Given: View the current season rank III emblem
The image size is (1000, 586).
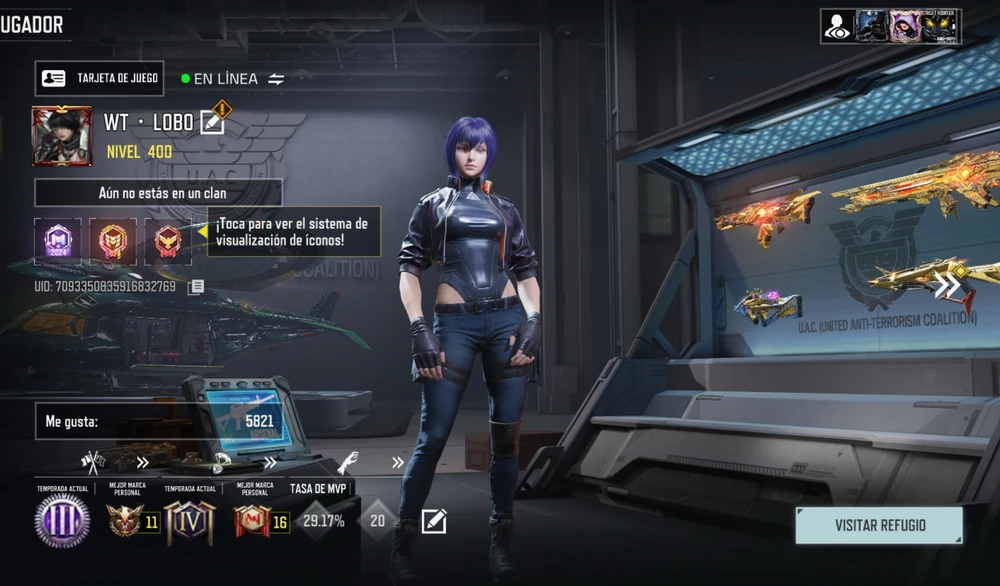Looking at the screenshot, I should pos(62,520).
